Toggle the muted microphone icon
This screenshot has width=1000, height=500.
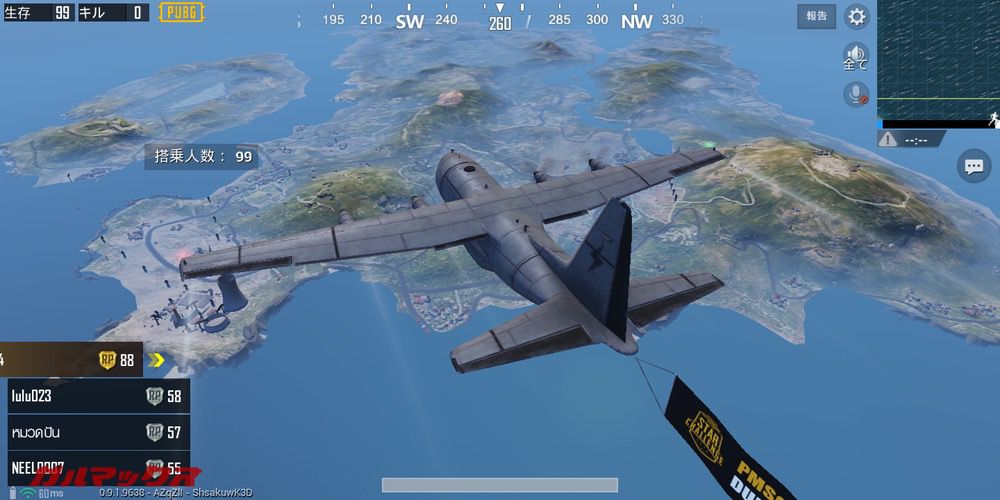click(x=856, y=94)
